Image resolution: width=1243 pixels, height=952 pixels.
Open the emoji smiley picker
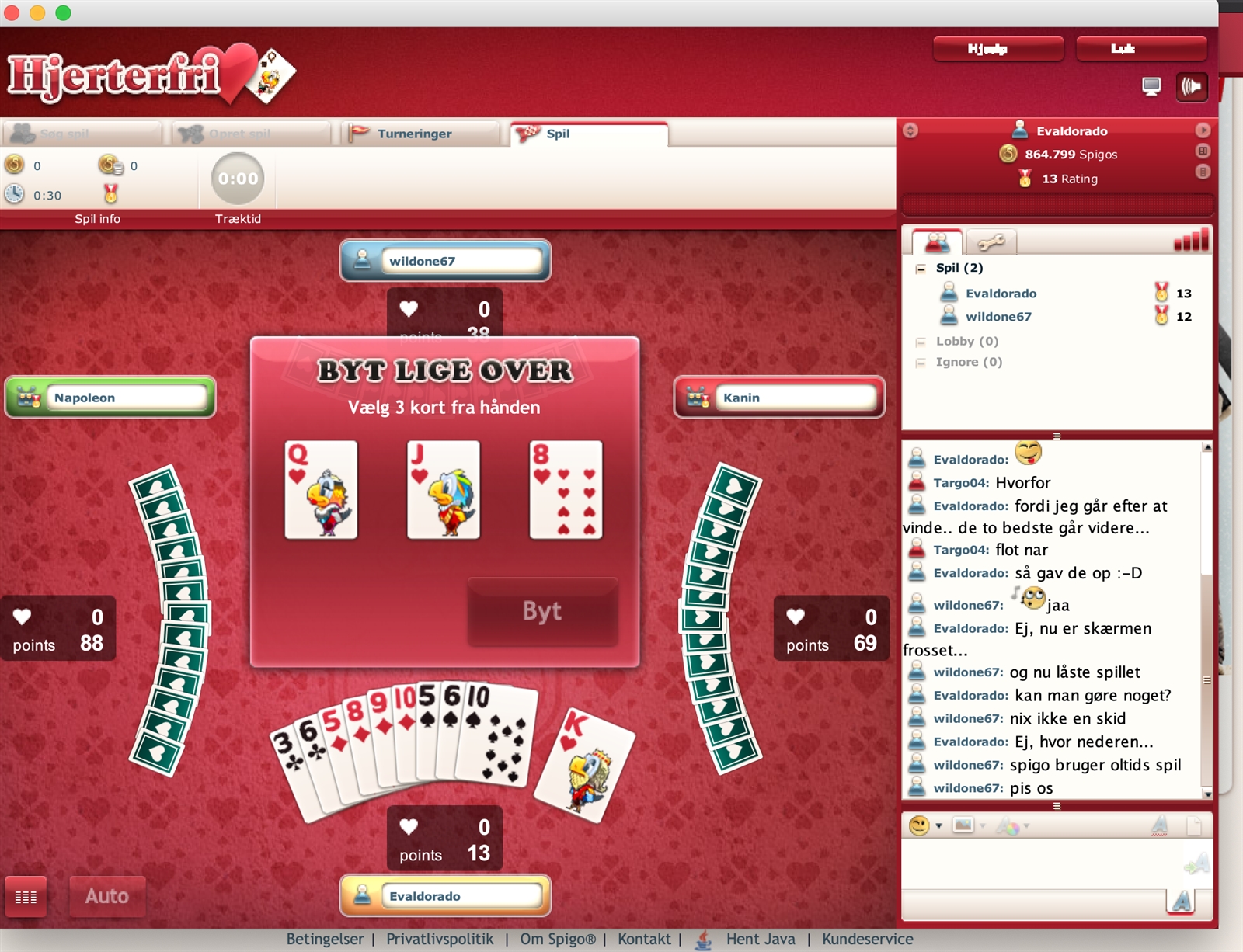[920, 825]
